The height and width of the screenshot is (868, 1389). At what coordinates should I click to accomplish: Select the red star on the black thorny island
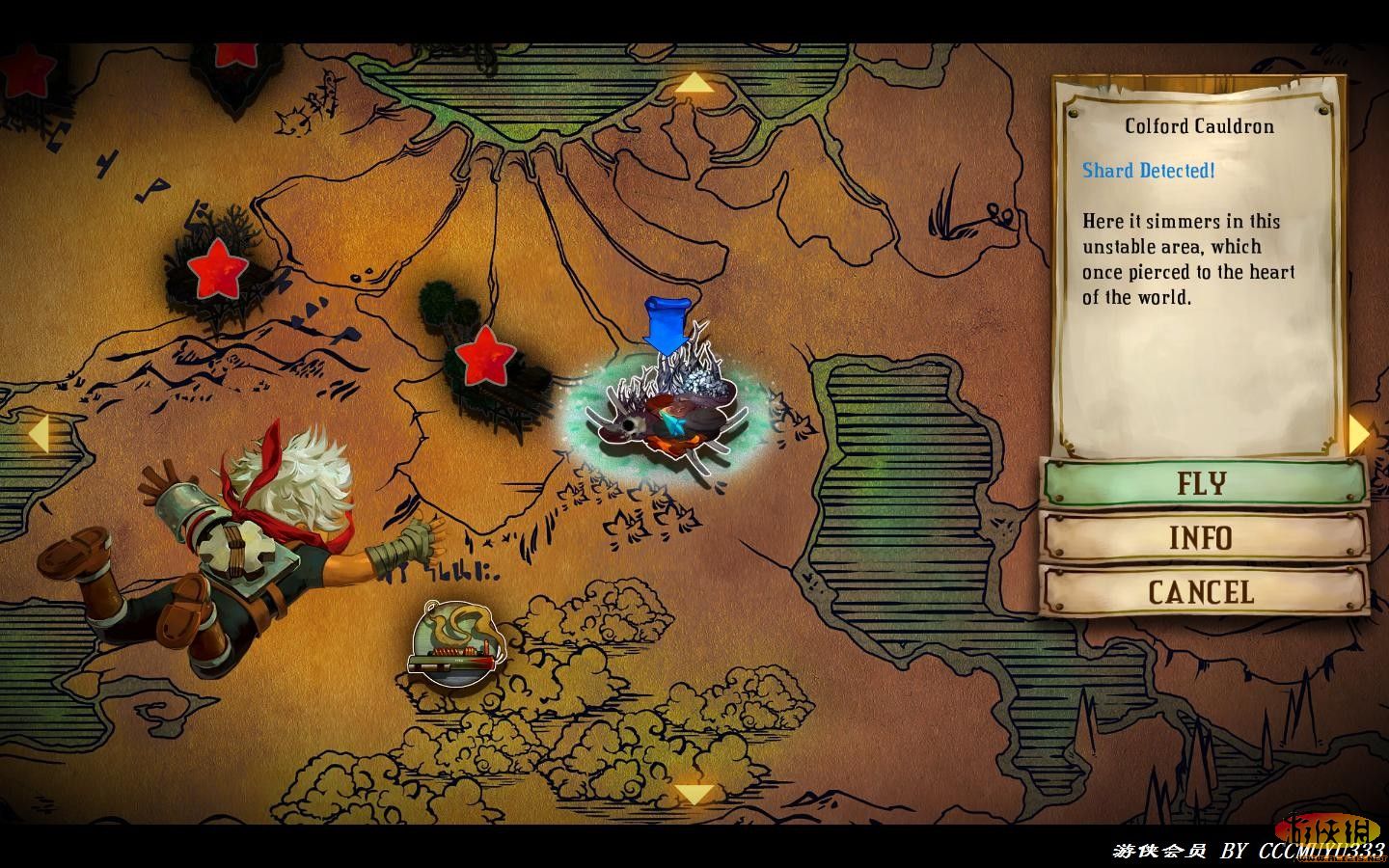coord(217,270)
